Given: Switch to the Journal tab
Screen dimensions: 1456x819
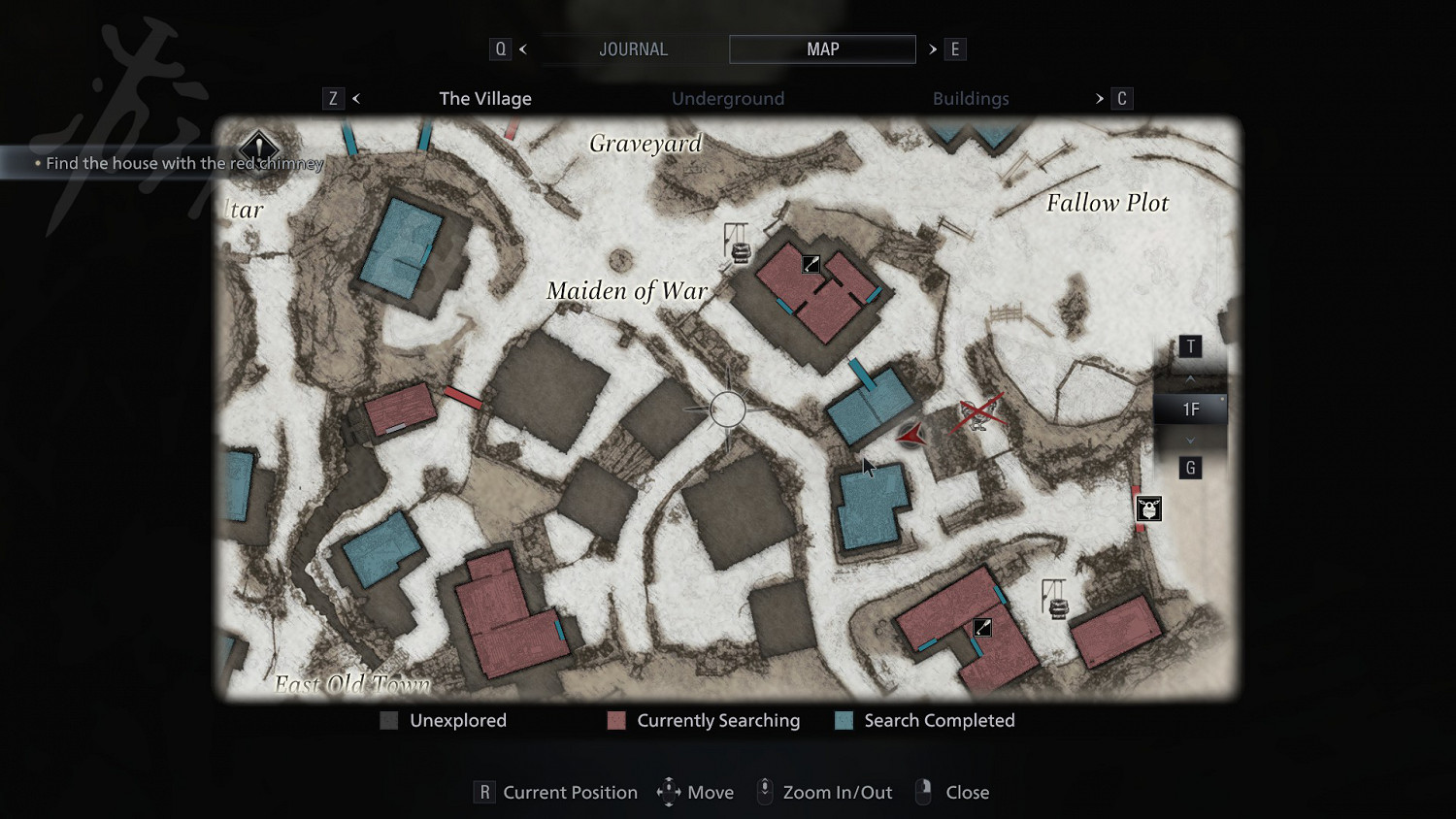Looking at the screenshot, I should [x=633, y=49].
